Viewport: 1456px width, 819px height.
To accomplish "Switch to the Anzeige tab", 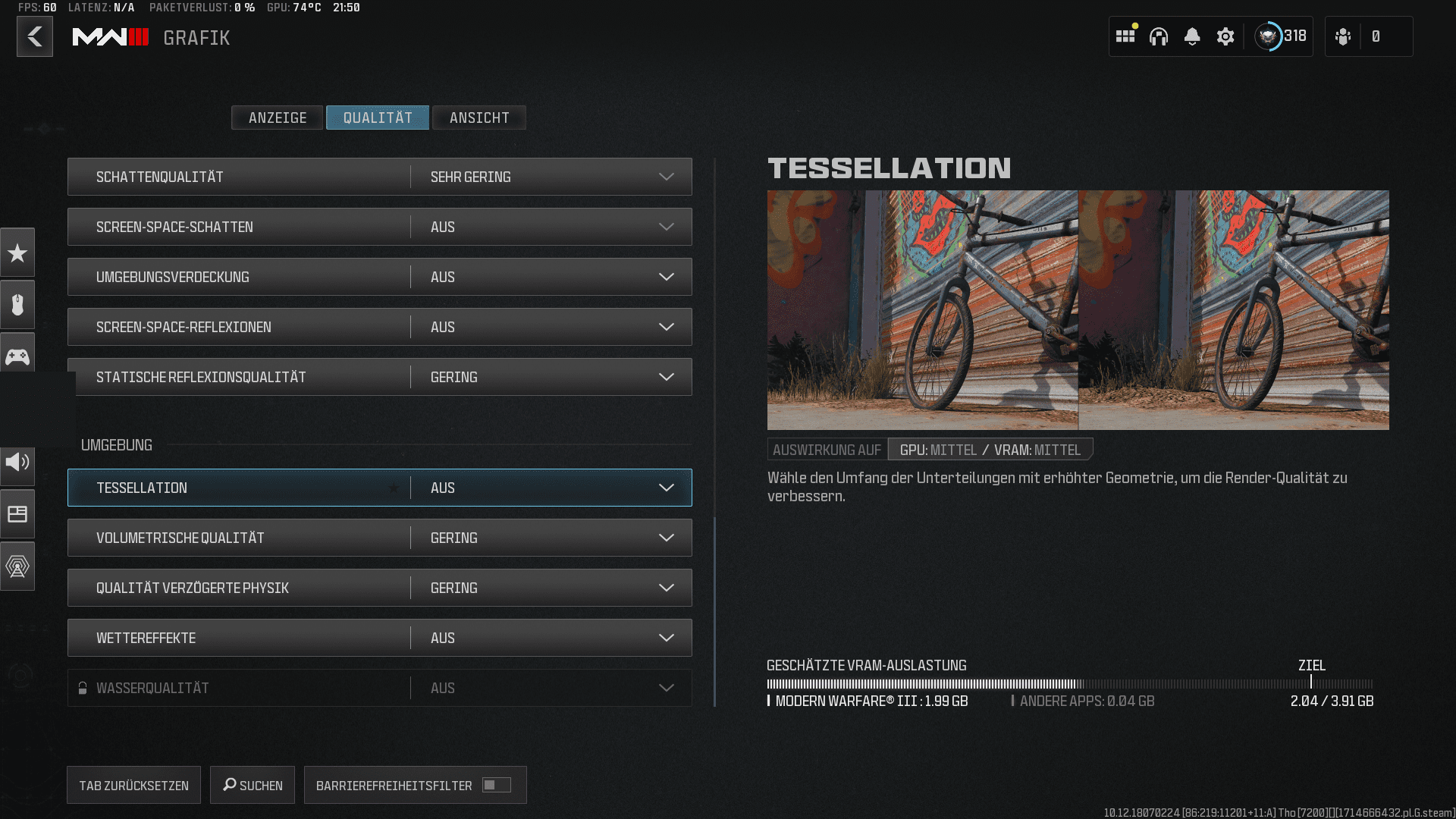I will point(278,118).
